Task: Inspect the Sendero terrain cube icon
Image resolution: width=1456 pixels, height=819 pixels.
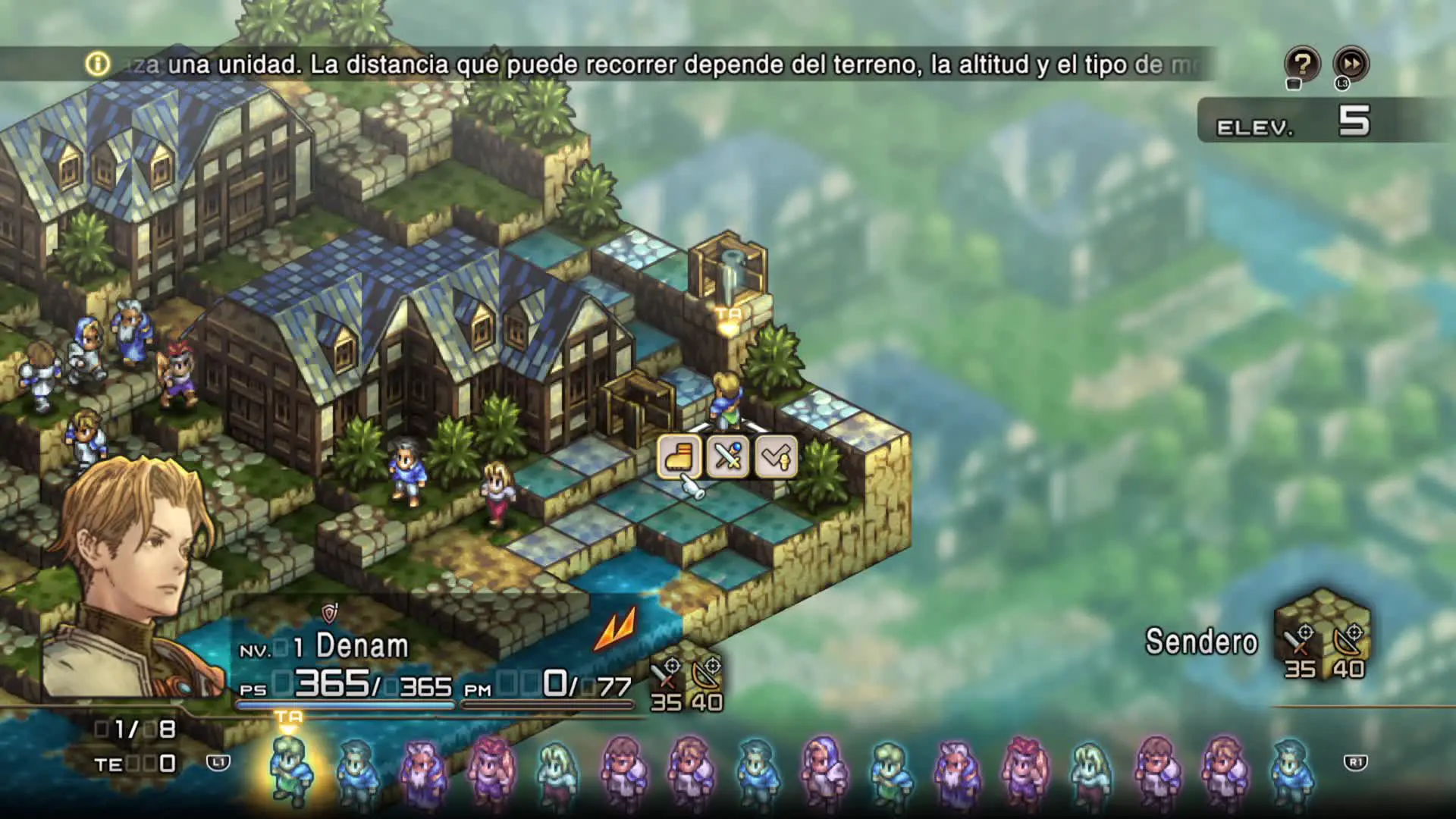Action: [1323, 634]
